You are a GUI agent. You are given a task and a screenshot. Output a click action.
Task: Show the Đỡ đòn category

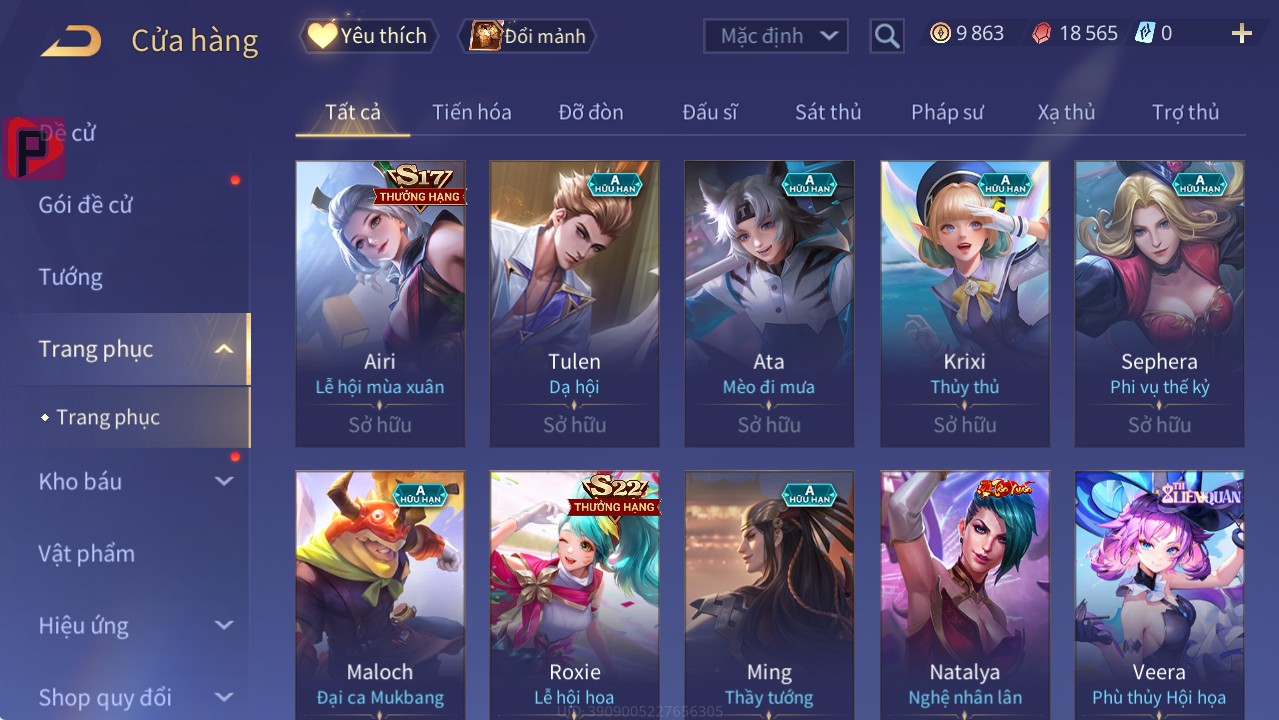590,112
